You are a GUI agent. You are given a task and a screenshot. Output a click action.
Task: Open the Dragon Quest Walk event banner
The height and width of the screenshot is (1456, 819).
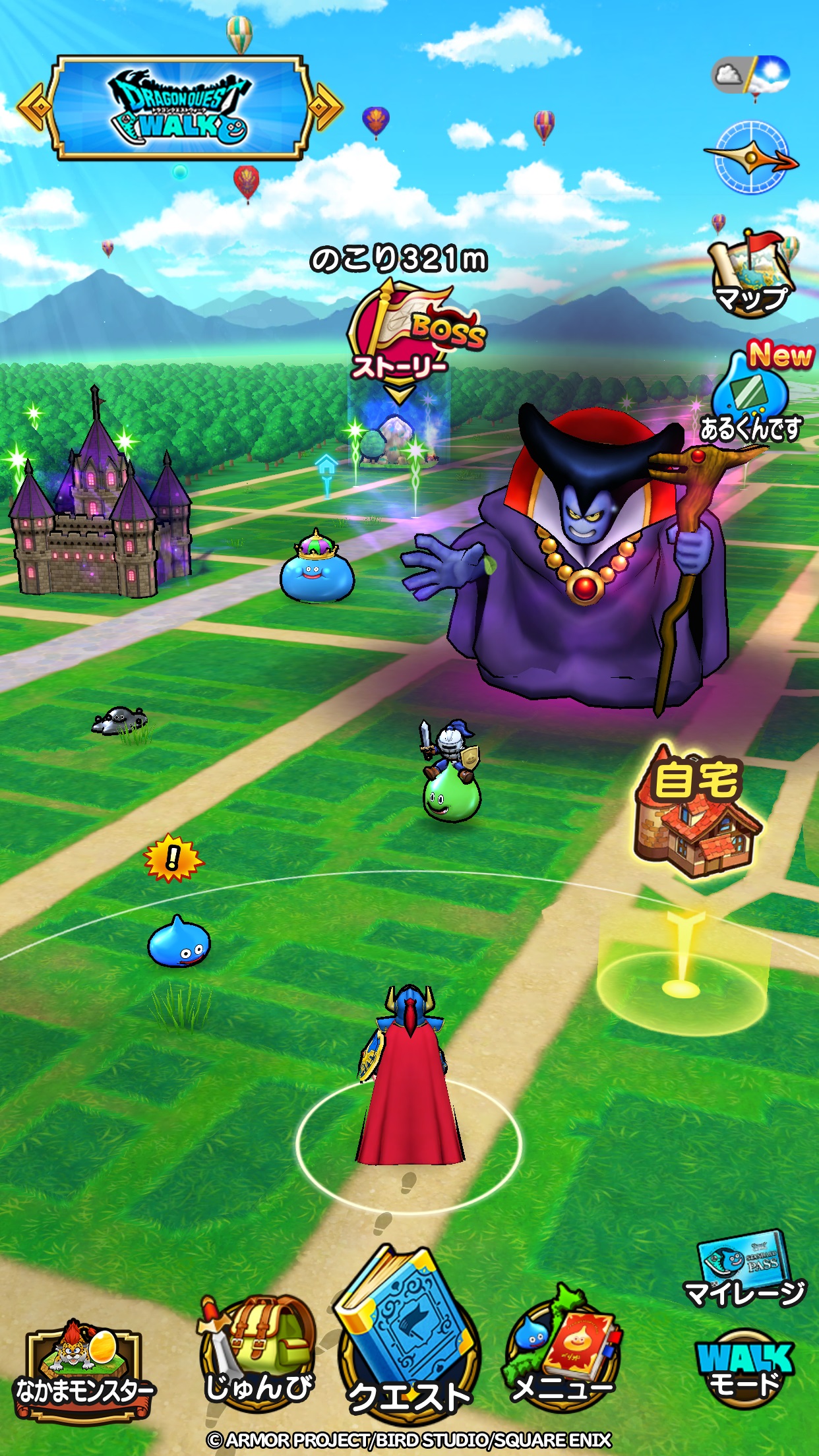179,107
